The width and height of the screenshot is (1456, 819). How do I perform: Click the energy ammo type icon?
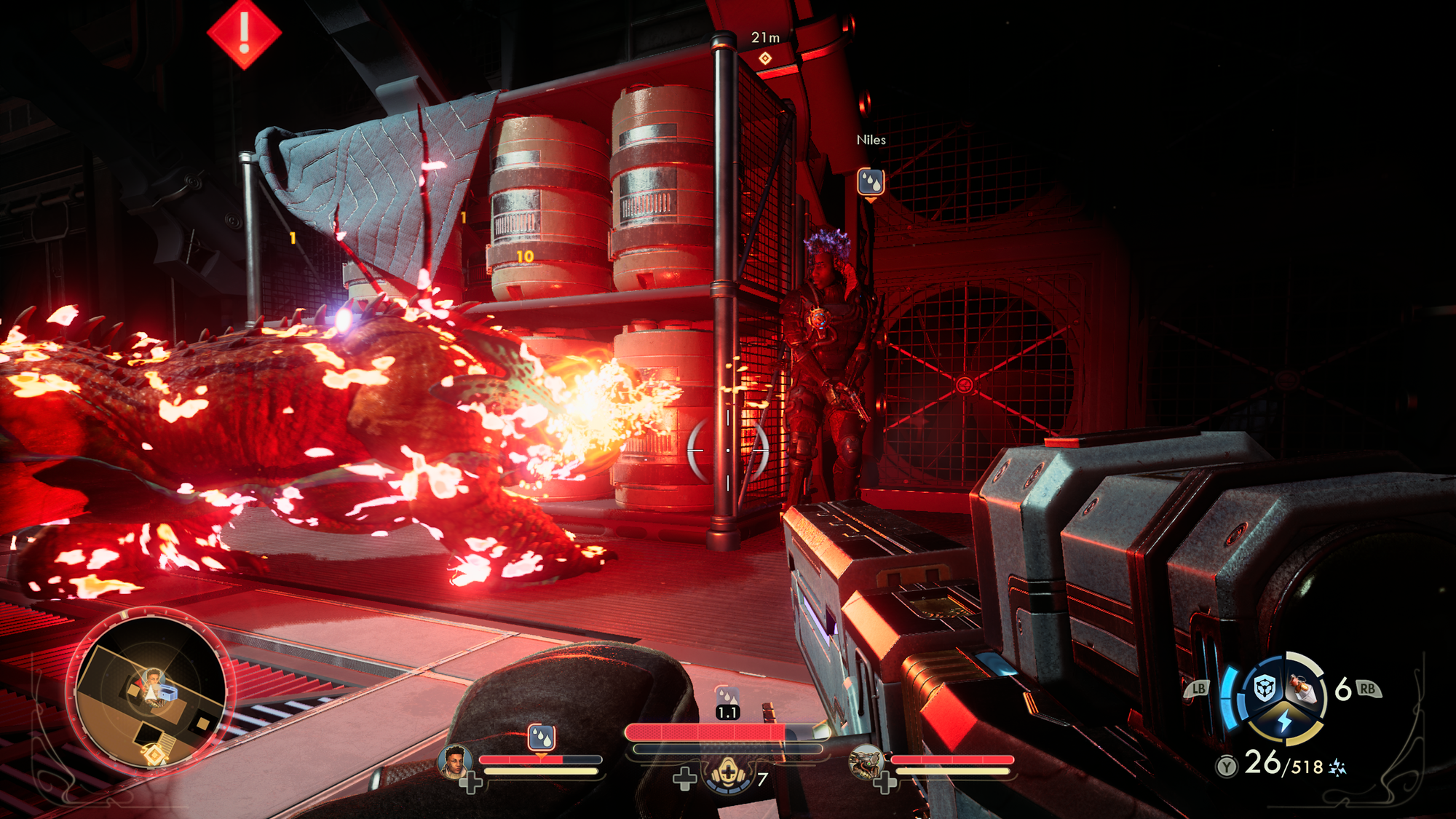pyautogui.click(x=1337, y=767)
